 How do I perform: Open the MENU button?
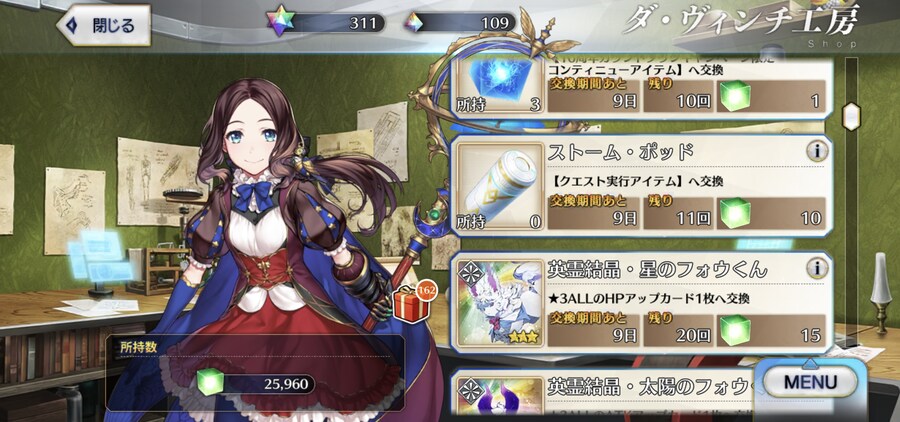810,381
